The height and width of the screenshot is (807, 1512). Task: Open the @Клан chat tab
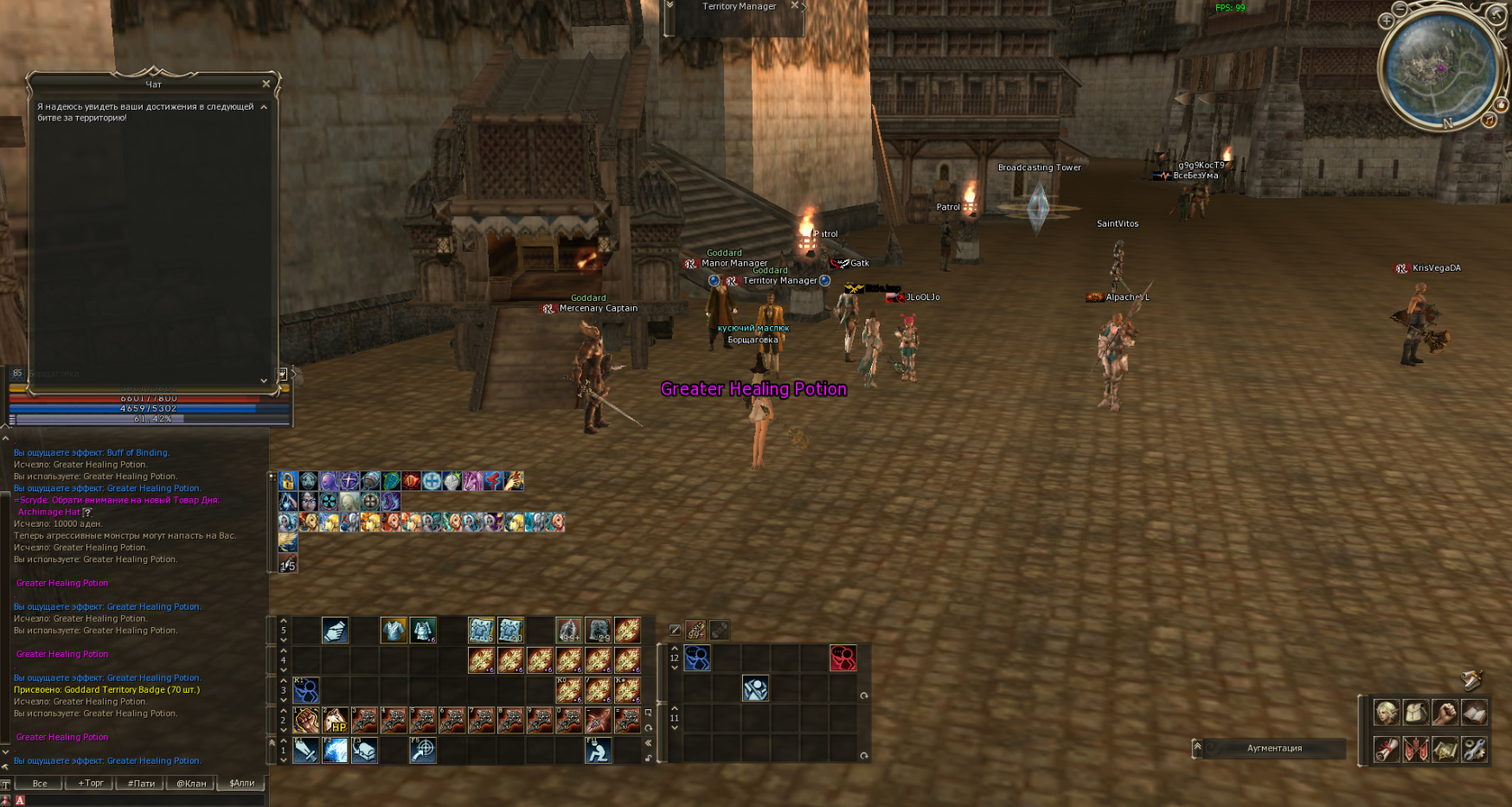coord(191,784)
